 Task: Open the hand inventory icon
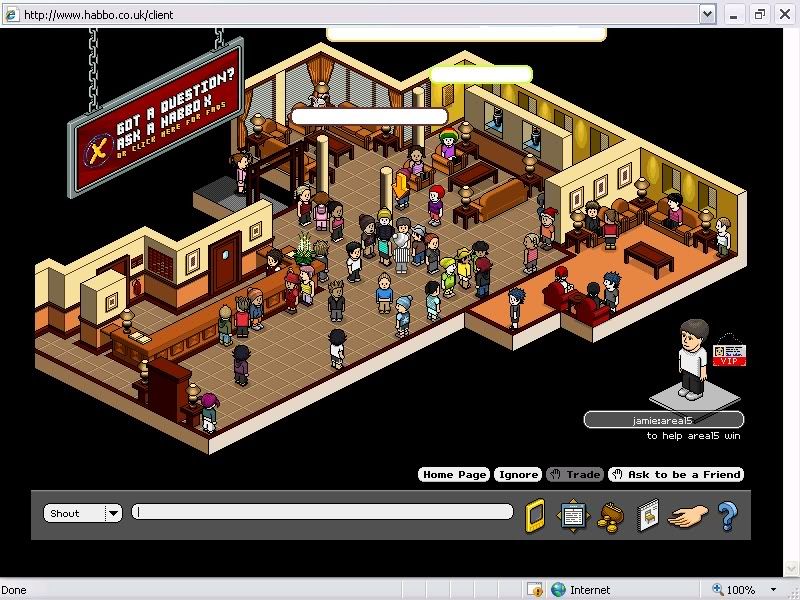pos(688,516)
